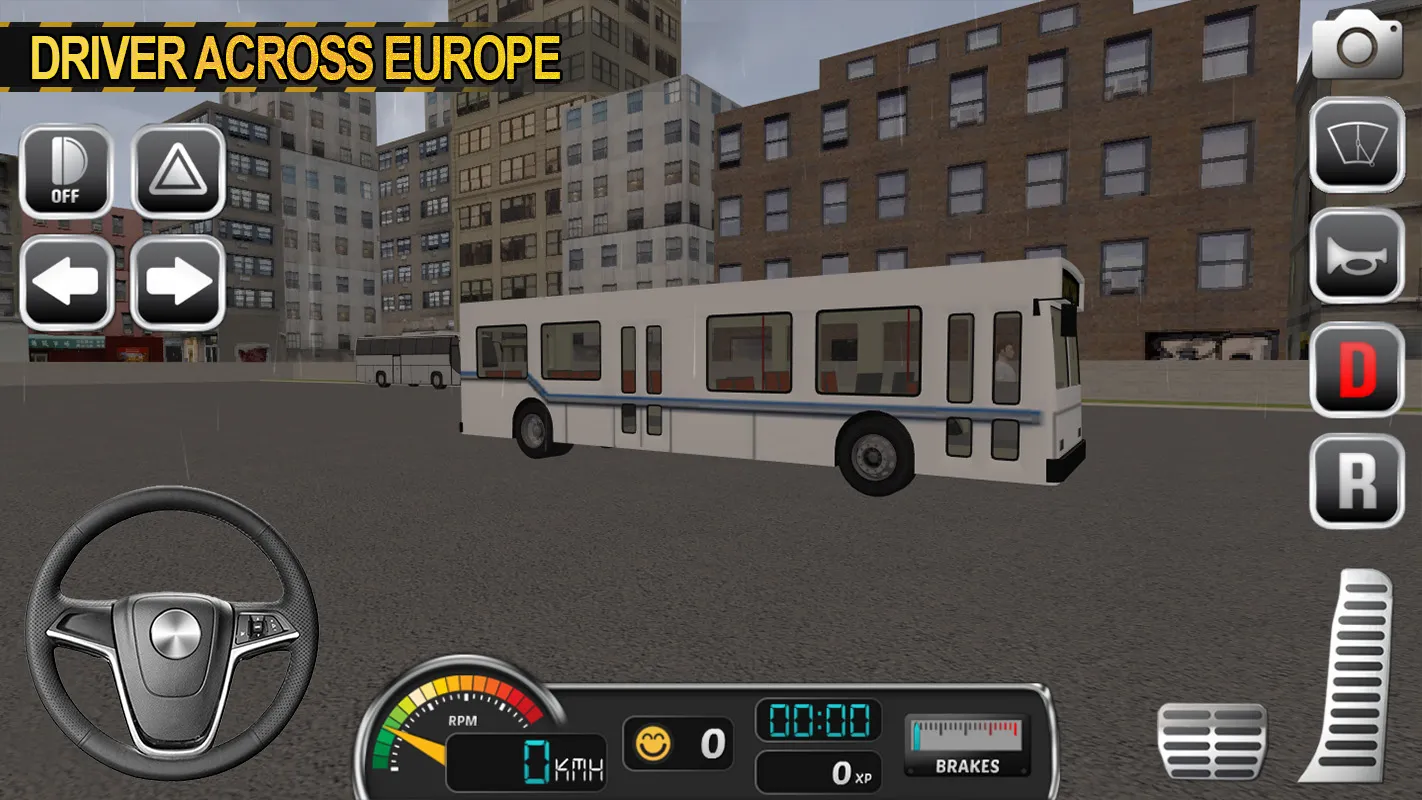The height and width of the screenshot is (800, 1422).
Task: Select the red D drive gear
Action: pos(1357,369)
